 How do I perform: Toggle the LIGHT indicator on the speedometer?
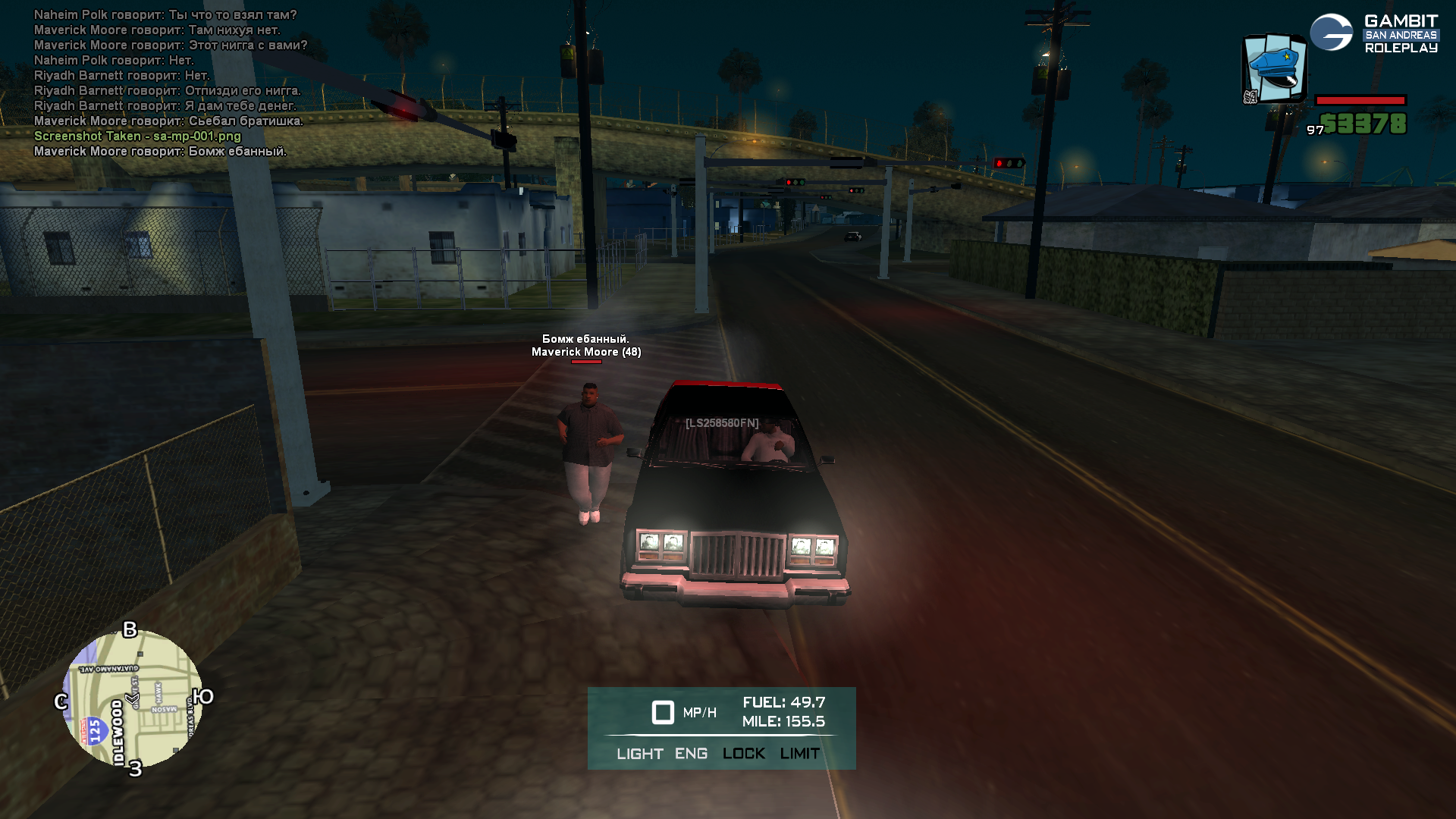(639, 754)
